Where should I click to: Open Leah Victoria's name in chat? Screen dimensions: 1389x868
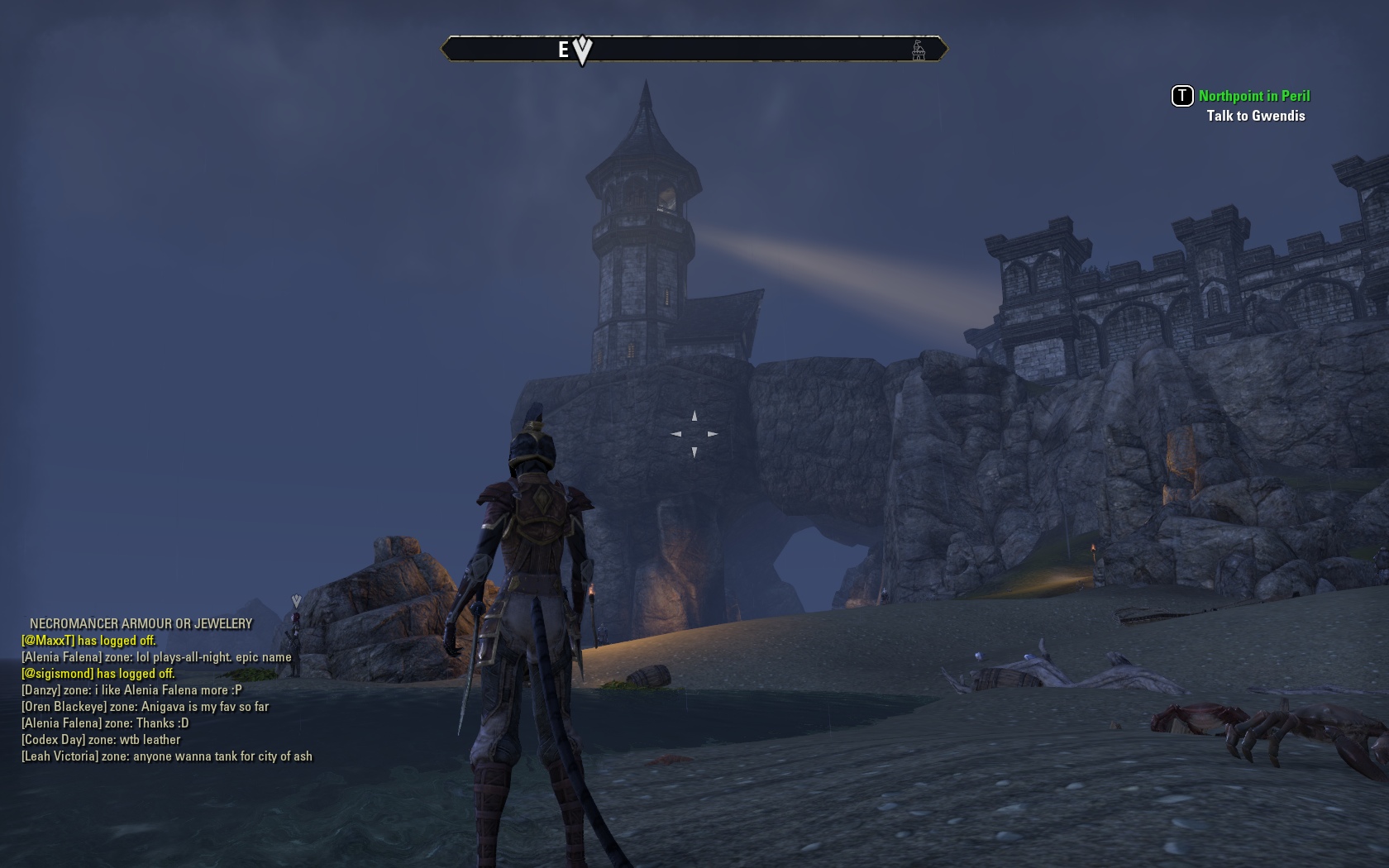pyautogui.click(x=60, y=756)
